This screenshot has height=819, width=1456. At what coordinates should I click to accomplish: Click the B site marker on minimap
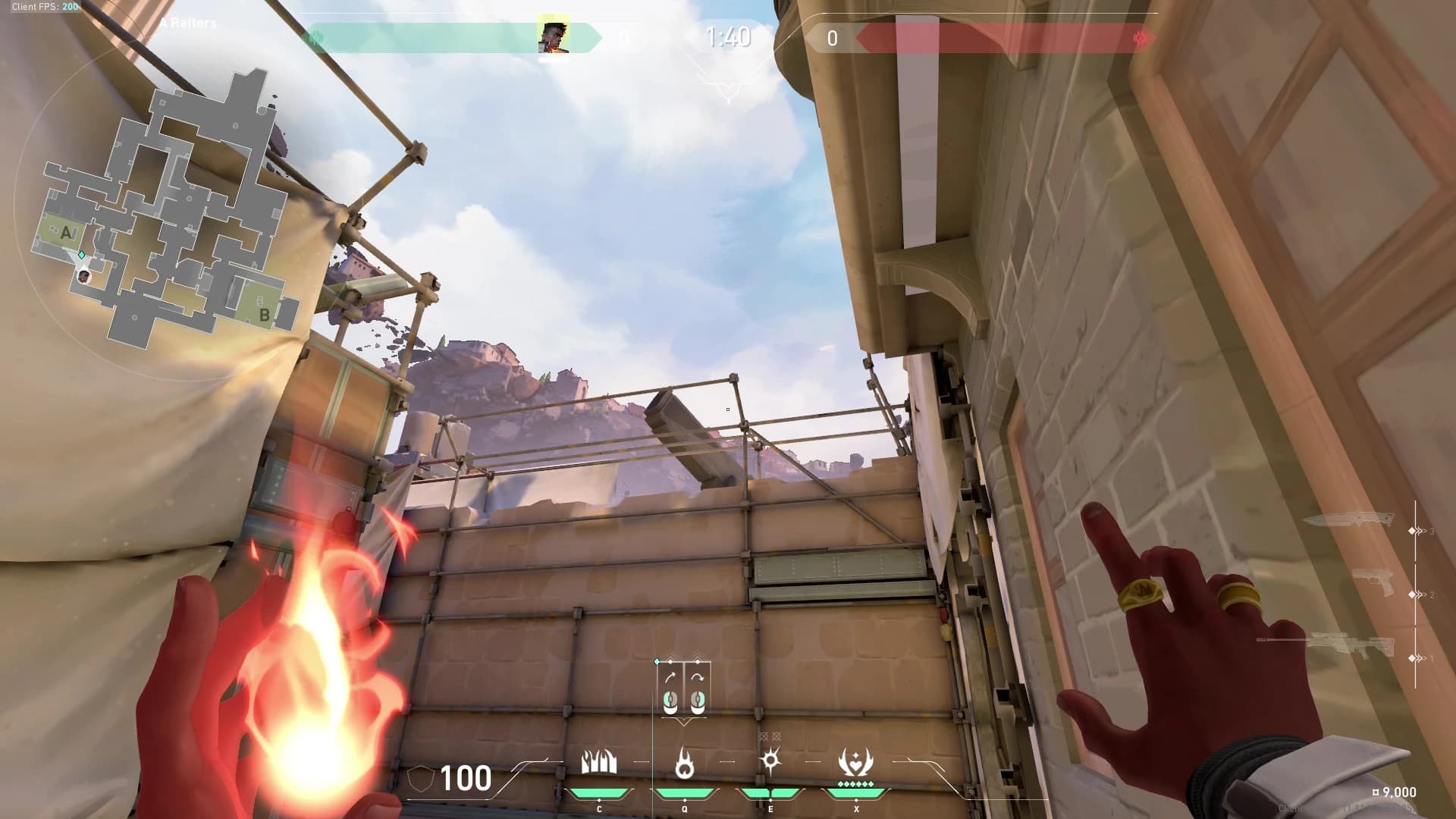264,314
